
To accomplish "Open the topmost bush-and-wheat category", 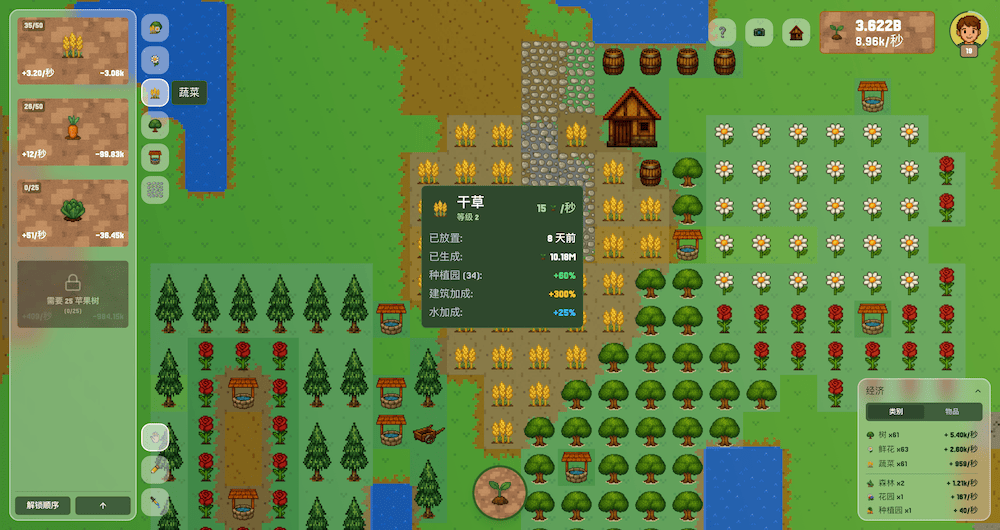I will pos(155,29).
